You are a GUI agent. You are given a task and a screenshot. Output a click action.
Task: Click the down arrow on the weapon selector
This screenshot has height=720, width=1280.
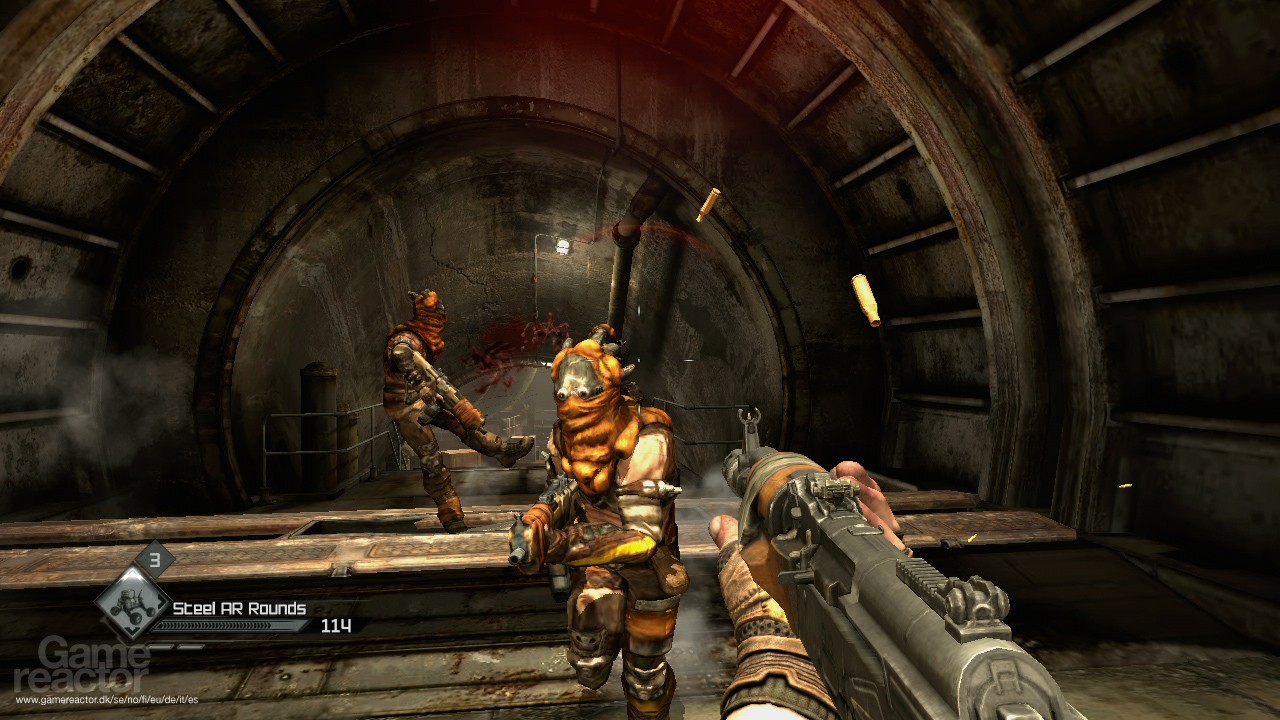[131, 630]
